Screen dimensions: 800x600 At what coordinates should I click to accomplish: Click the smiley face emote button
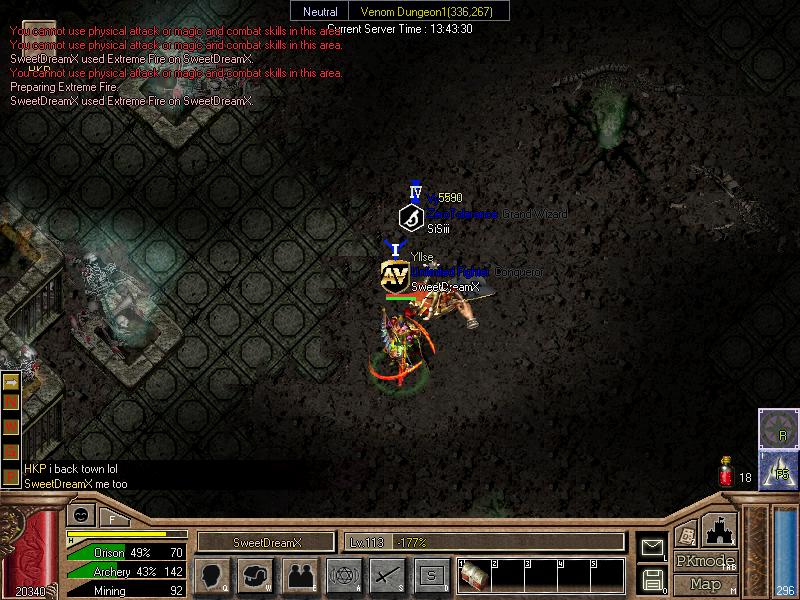click(80, 516)
